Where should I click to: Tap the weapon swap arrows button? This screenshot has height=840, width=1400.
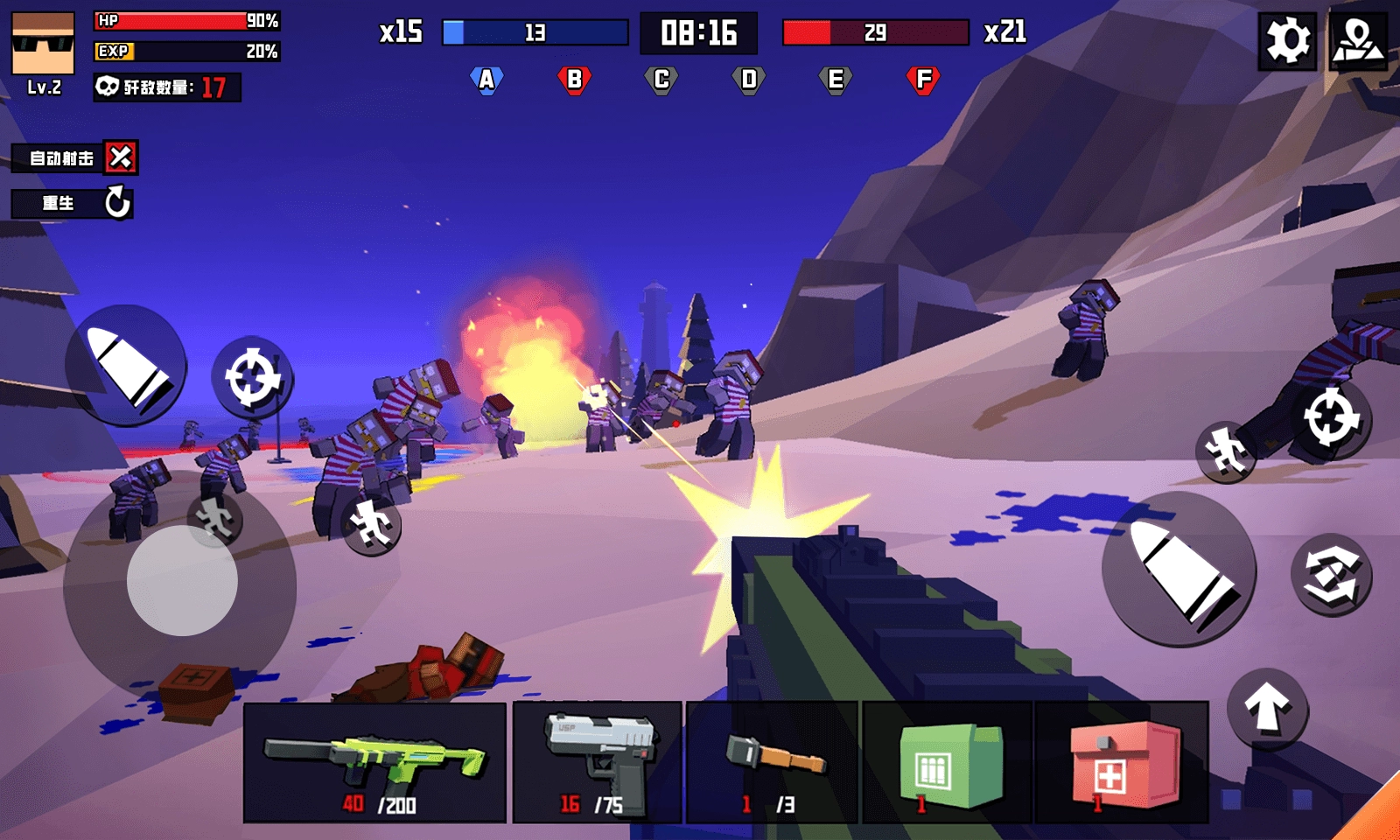1331,575
